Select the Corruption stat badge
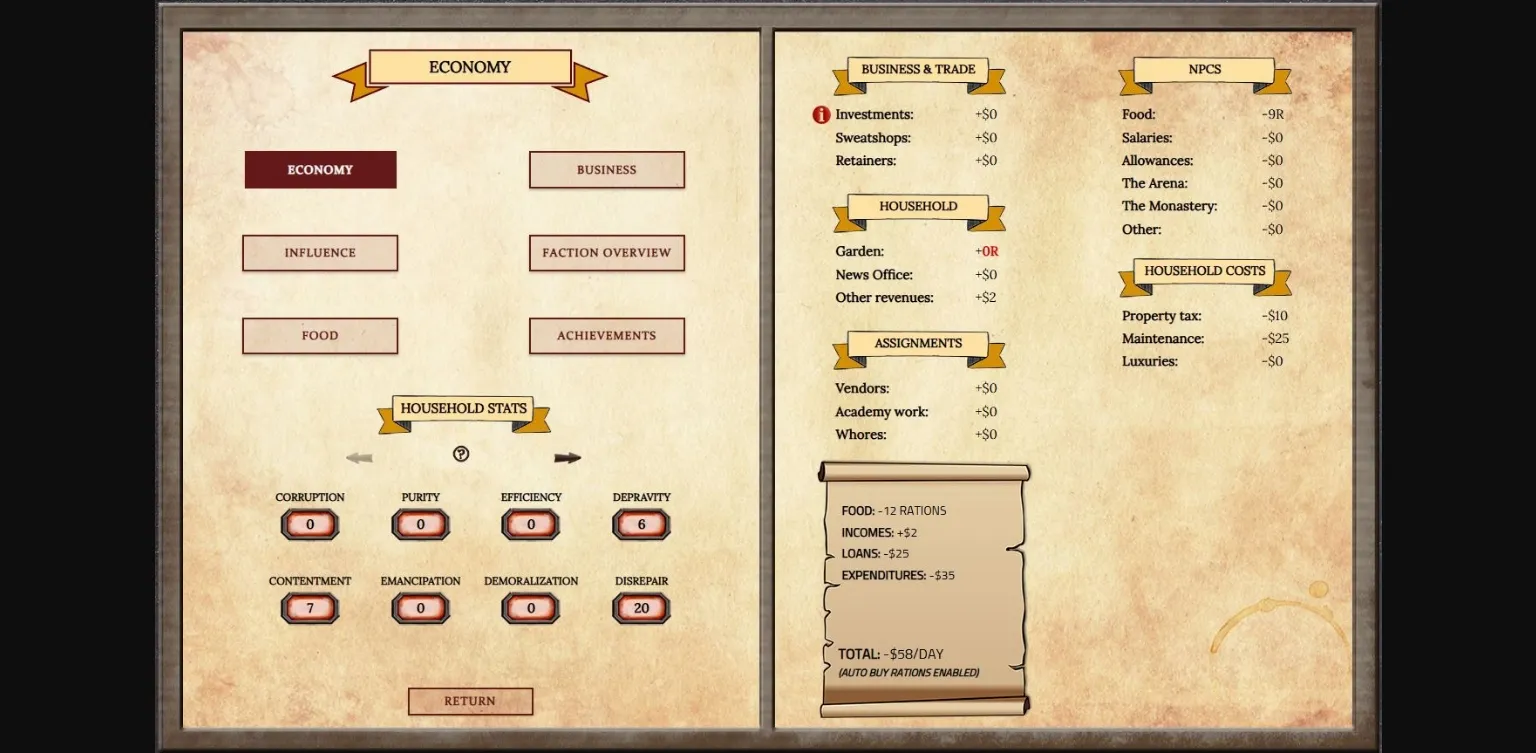The width and height of the screenshot is (1536, 753). point(310,523)
